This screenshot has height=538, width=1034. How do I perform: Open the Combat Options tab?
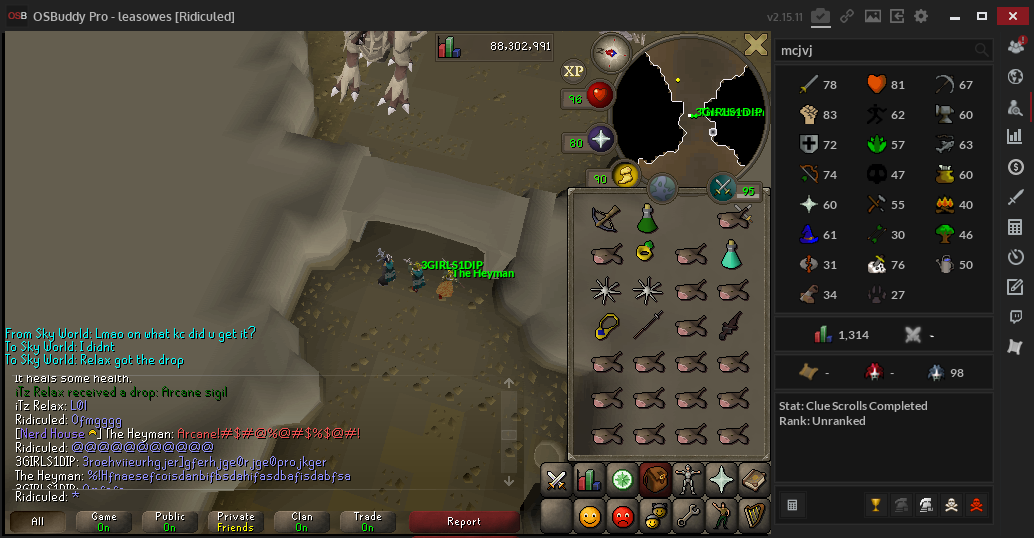556,481
